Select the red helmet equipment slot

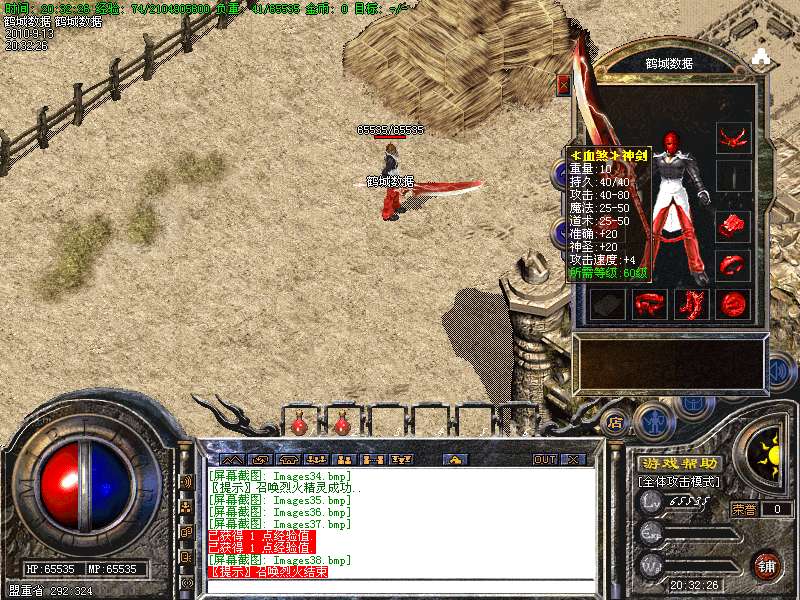click(734, 135)
